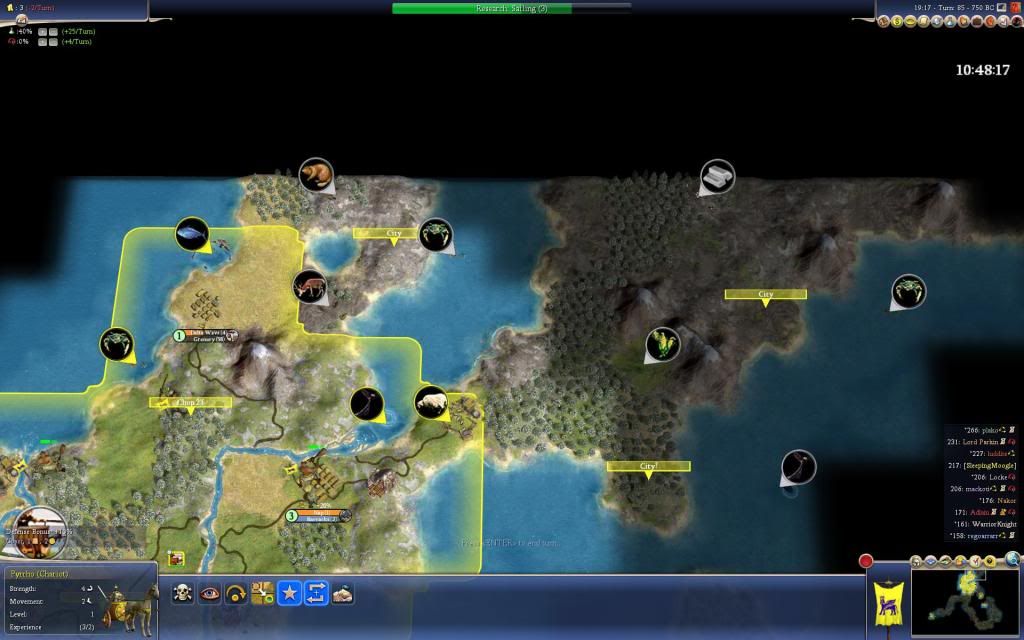The width and height of the screenshot is (1024, 640).
Task: Choose the go-to movement action icon
Action: 263,593
